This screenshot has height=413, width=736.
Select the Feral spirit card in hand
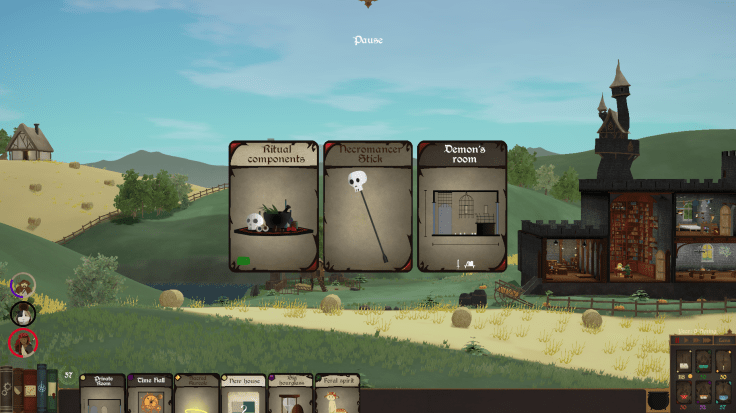coord(337,394)
